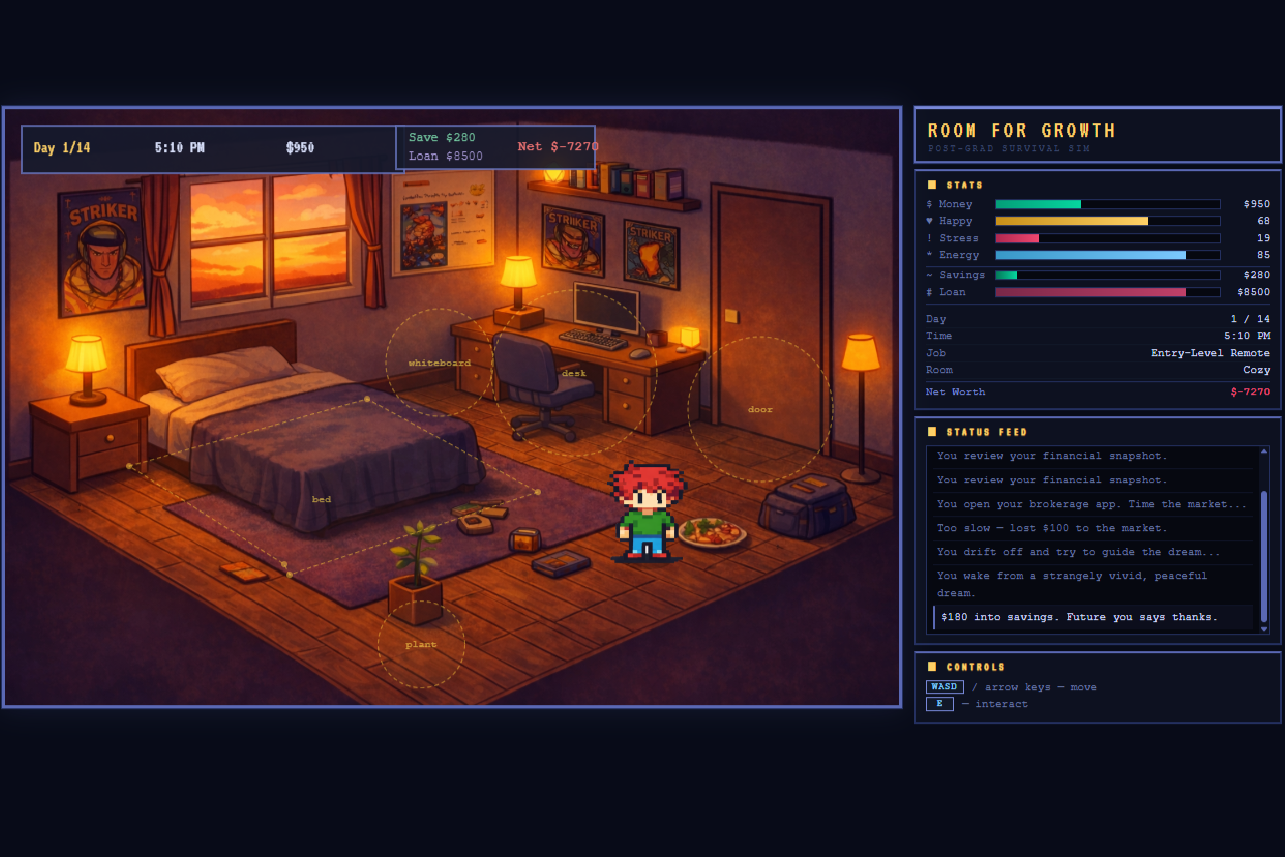Click the status feed scrollbar's up arrow

click(1264, 451)
